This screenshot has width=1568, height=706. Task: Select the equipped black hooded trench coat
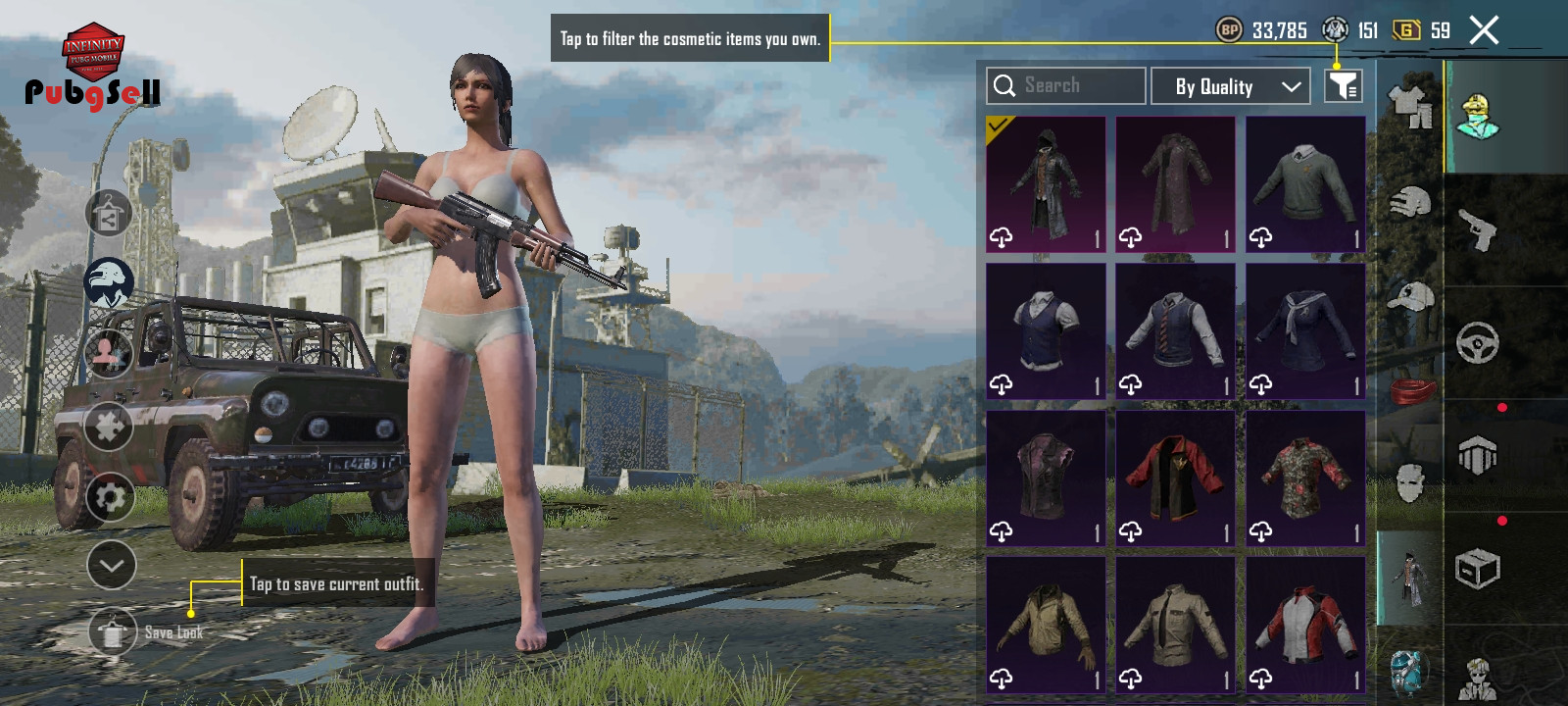[x=1046, y=184]
